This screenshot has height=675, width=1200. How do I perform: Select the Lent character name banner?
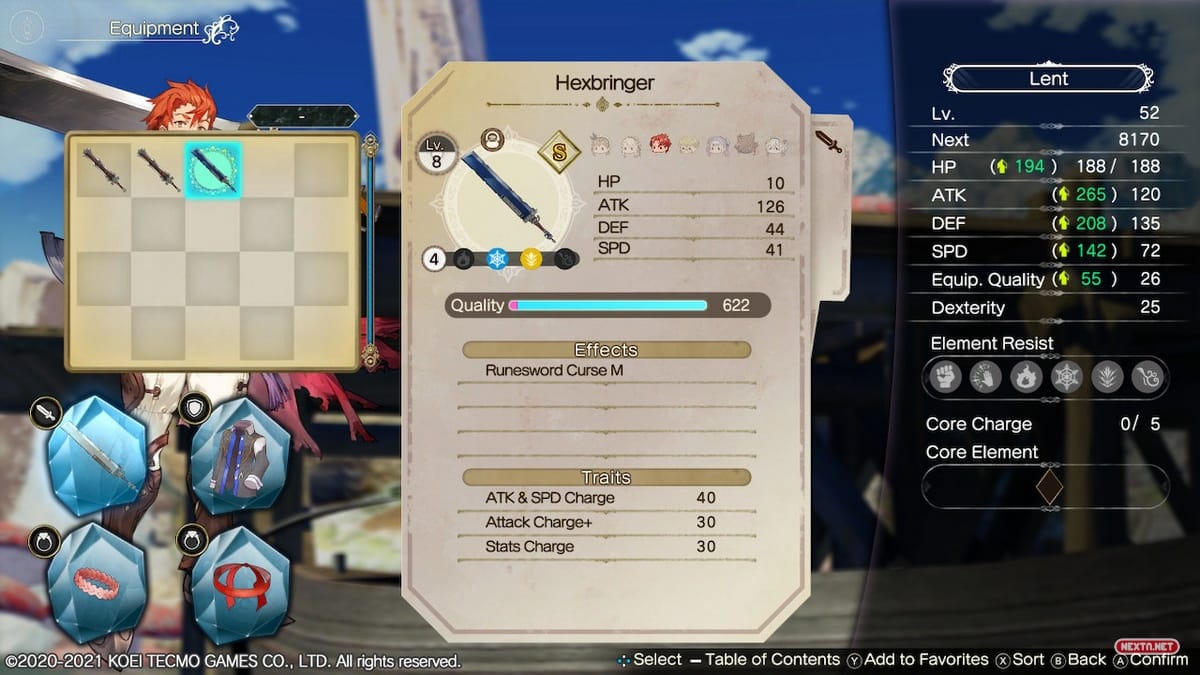(x=1048, y=78)
